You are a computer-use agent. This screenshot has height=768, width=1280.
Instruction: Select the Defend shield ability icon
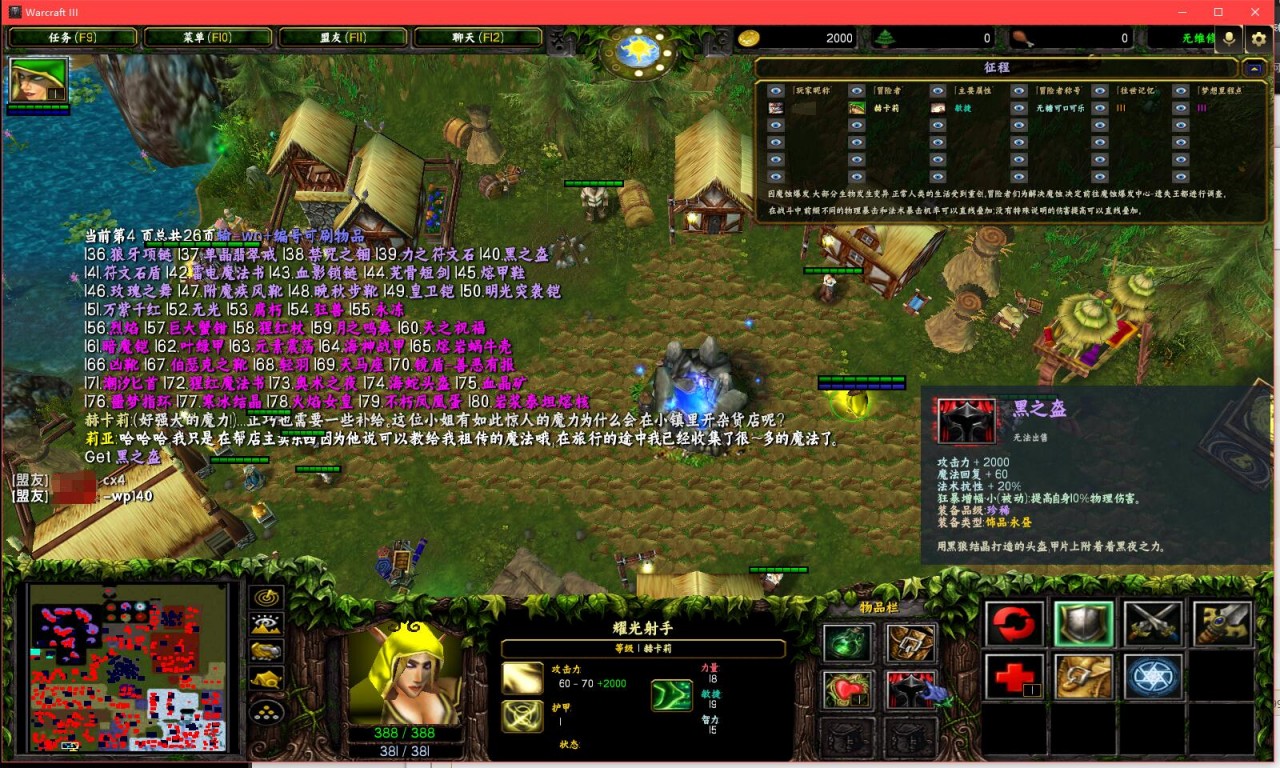[x=1083, y=623]
